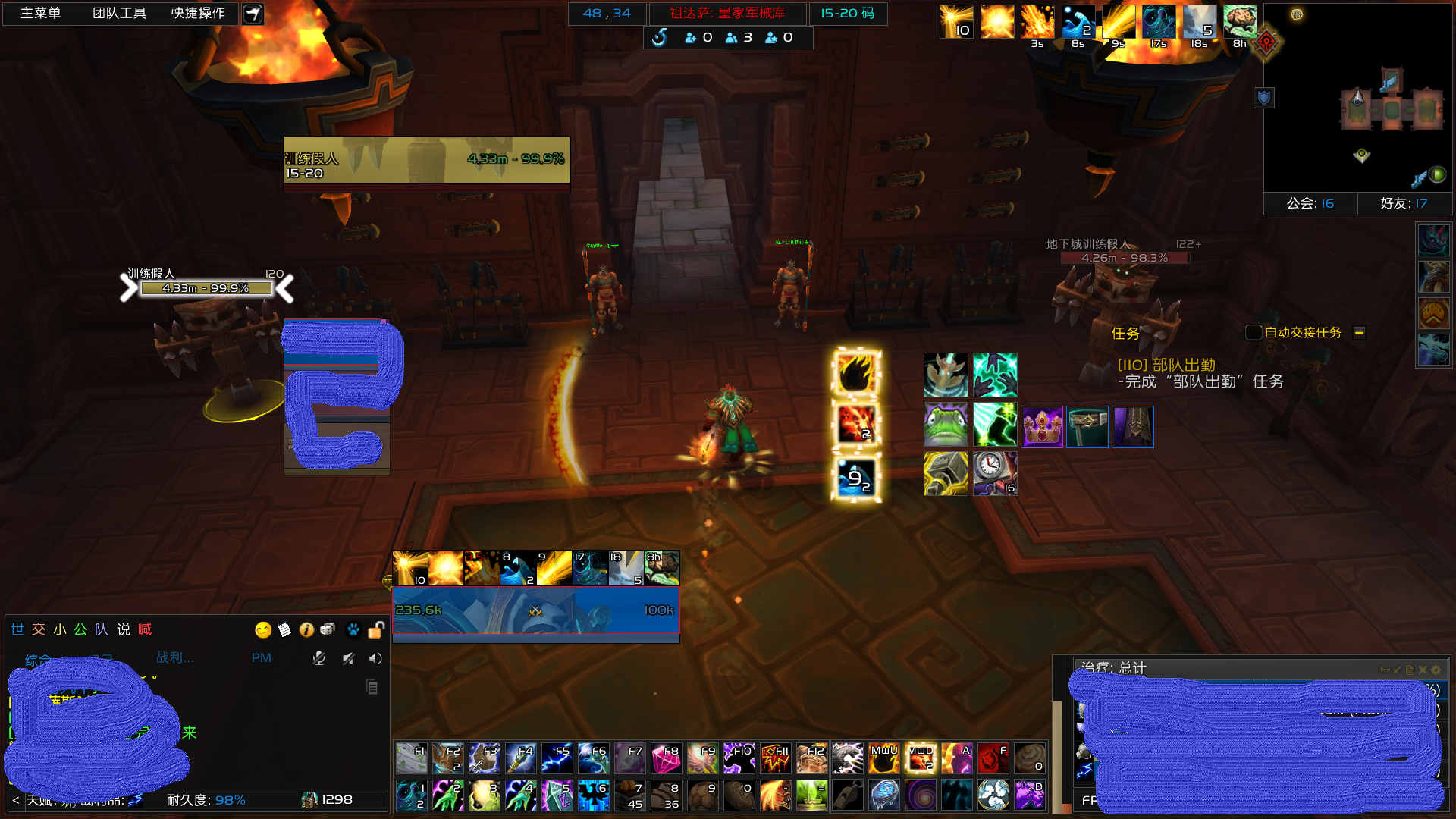
Task: Collapse the quest tracker with the minus button
Action: click(1359, 332)
